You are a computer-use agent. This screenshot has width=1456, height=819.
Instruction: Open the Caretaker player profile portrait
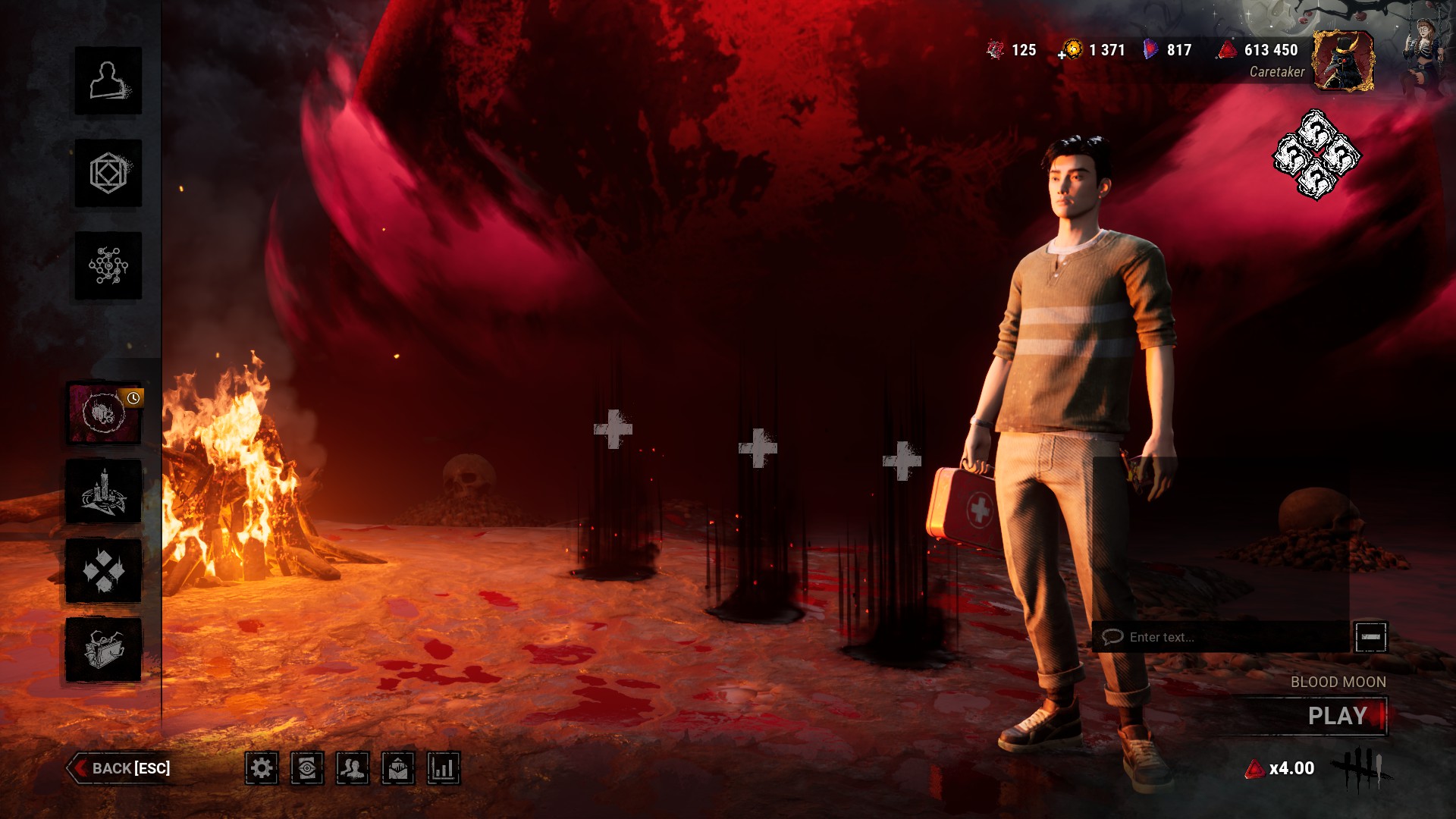(1343, 61)
